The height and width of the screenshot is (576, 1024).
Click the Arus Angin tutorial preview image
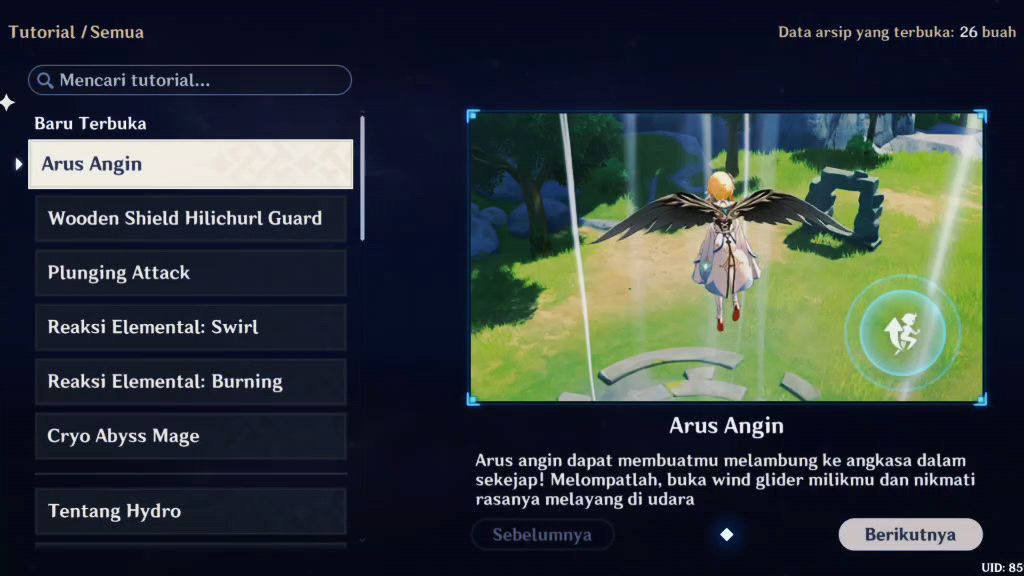[727, 257]
